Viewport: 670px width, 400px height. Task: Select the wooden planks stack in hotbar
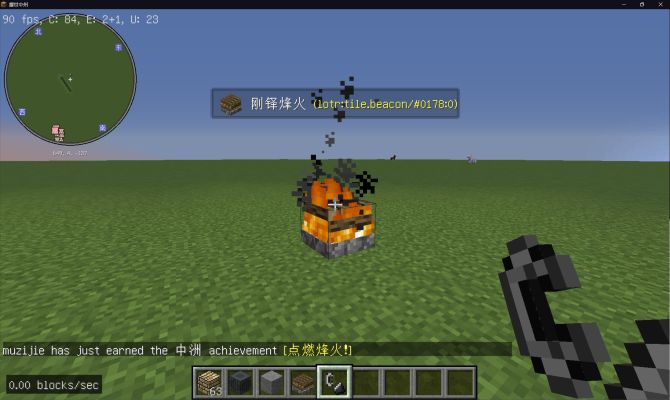(210, 381)
